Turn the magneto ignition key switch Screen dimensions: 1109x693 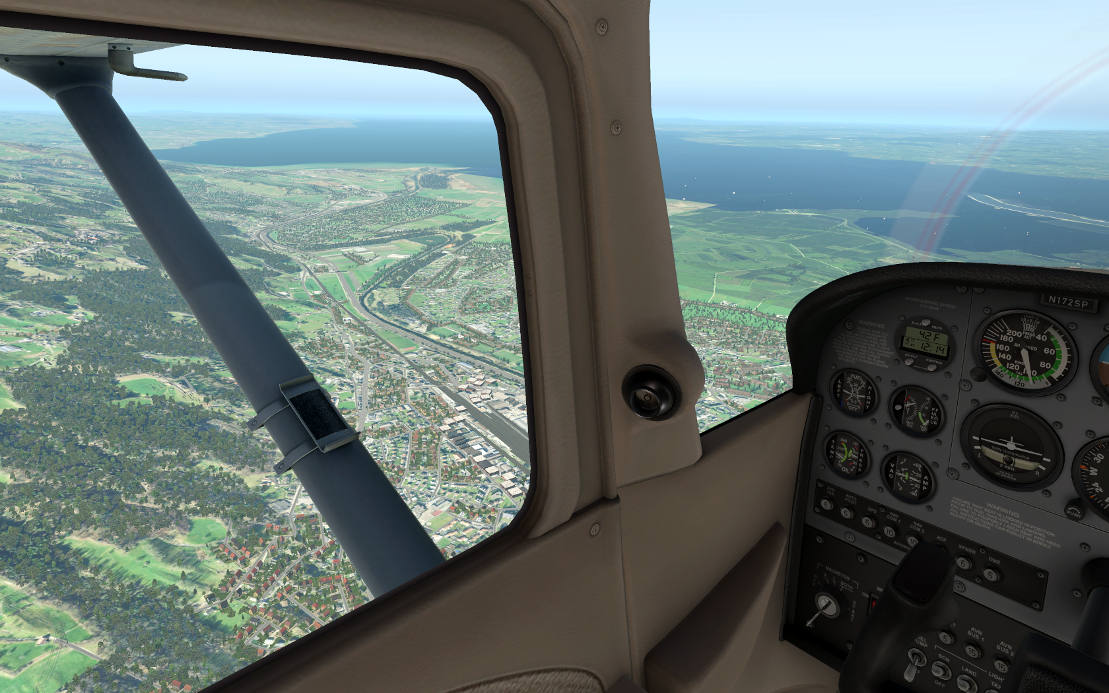tap(826, 605)
